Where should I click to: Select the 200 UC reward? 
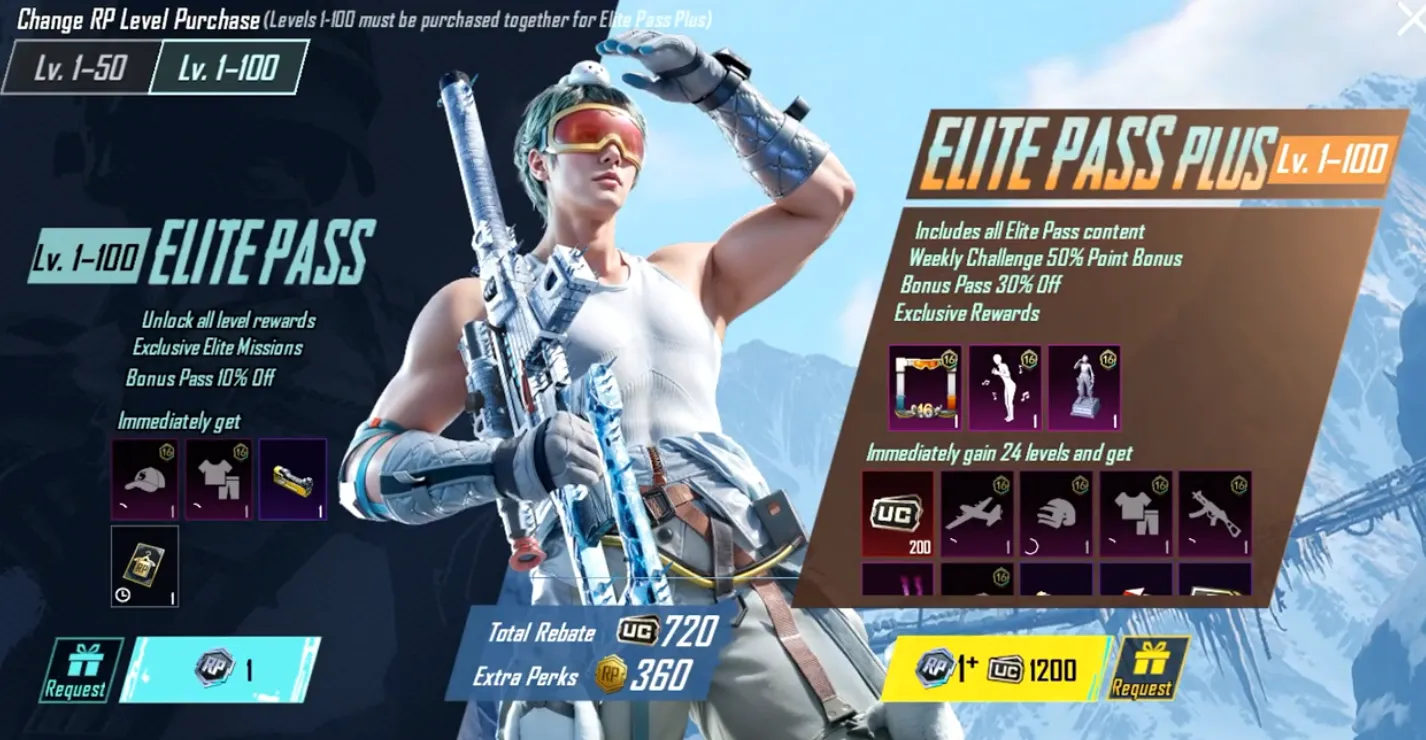[897, 514]
